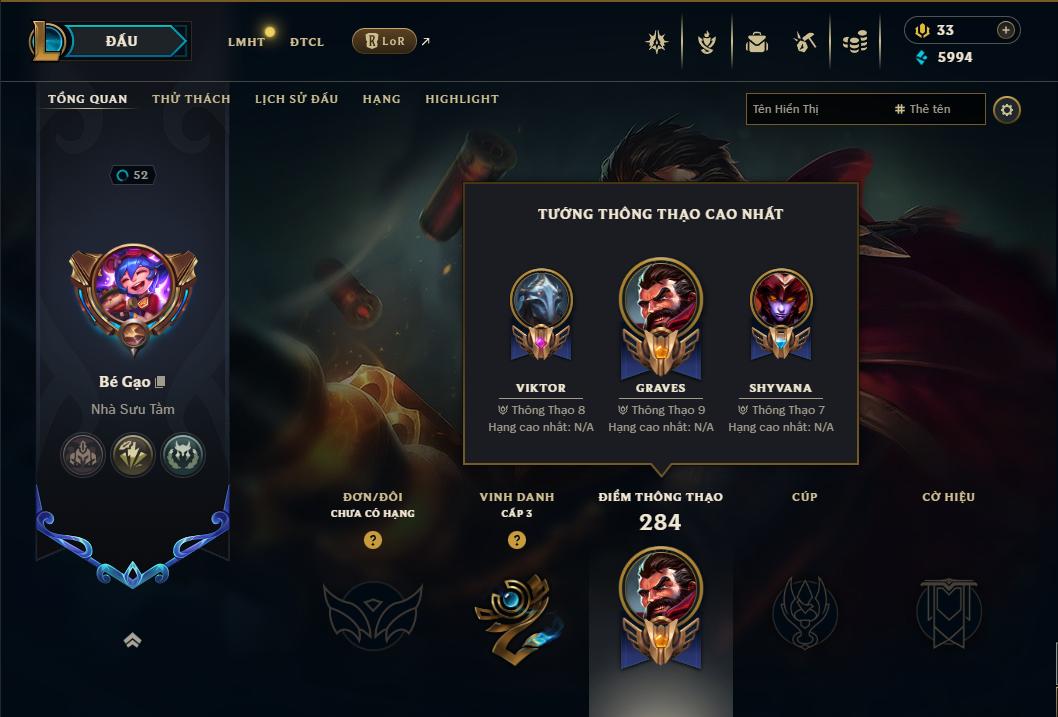
Task: Open the LMHT game tab
Action: click(x=246, y=42)
